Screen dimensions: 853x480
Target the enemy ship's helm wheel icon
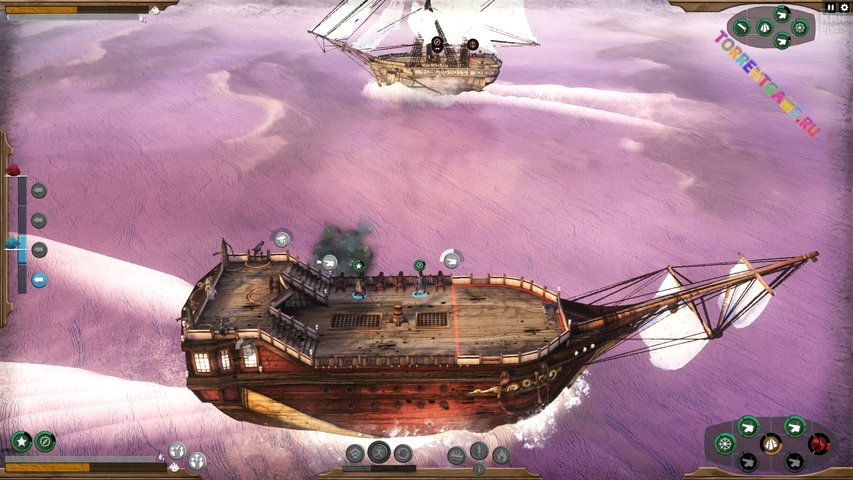pos(799,27)
